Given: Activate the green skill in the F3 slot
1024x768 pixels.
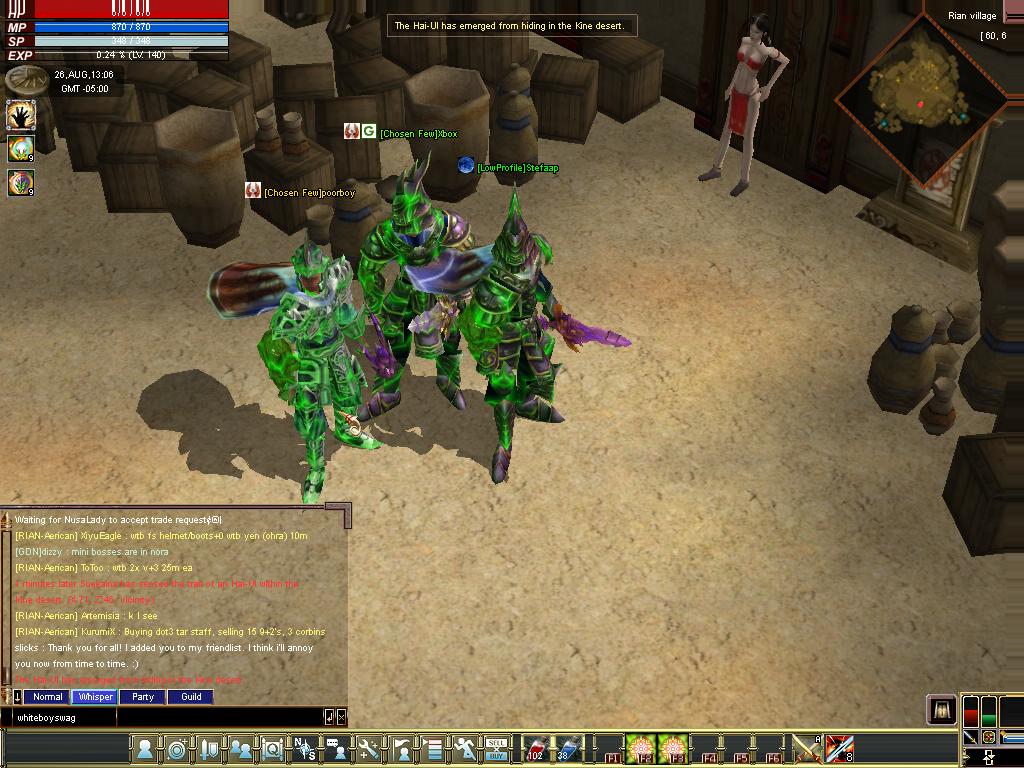Looking at the screenshot, I should 674,748.
